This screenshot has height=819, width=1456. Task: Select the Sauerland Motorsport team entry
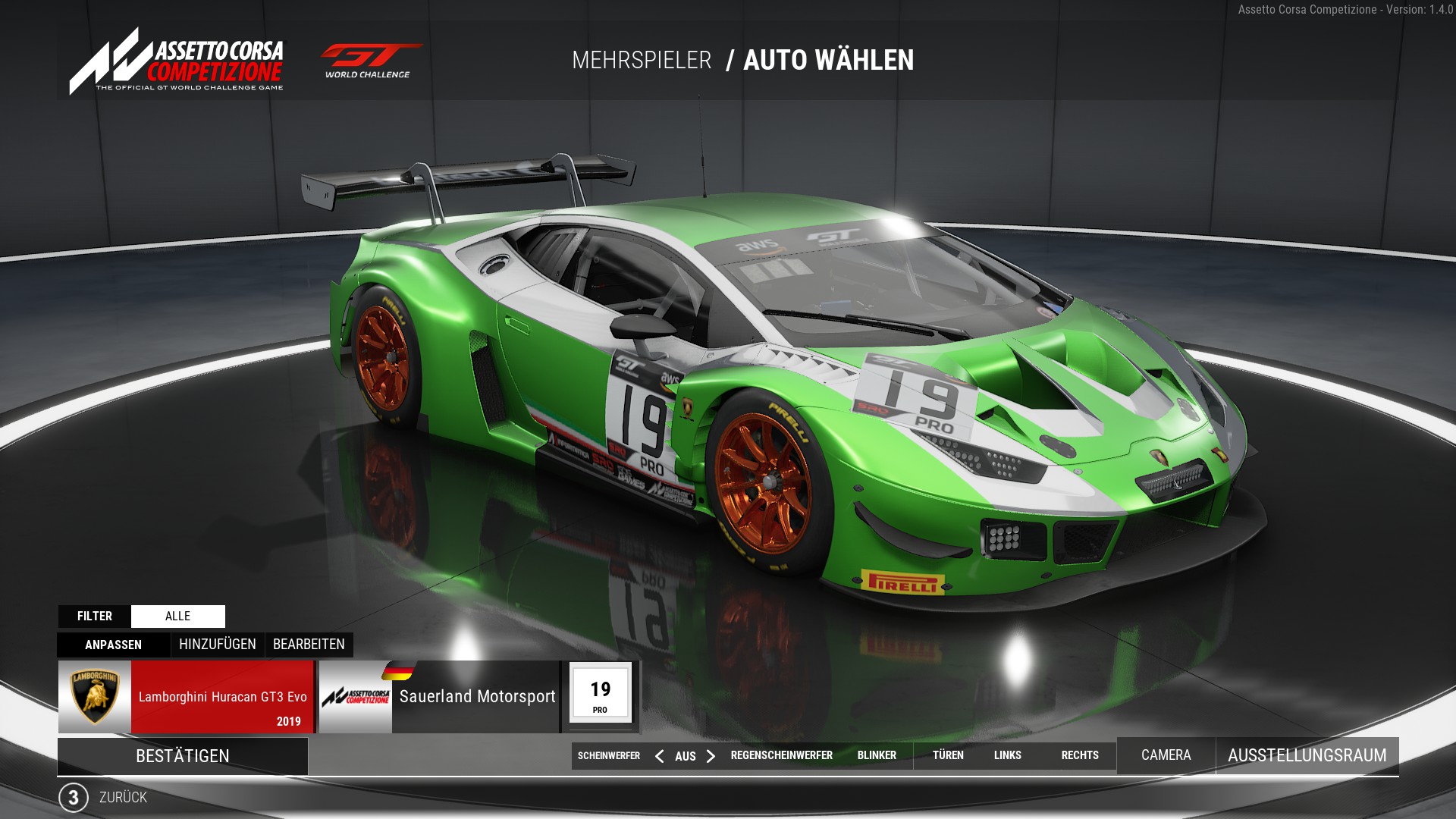pos(440,697)
